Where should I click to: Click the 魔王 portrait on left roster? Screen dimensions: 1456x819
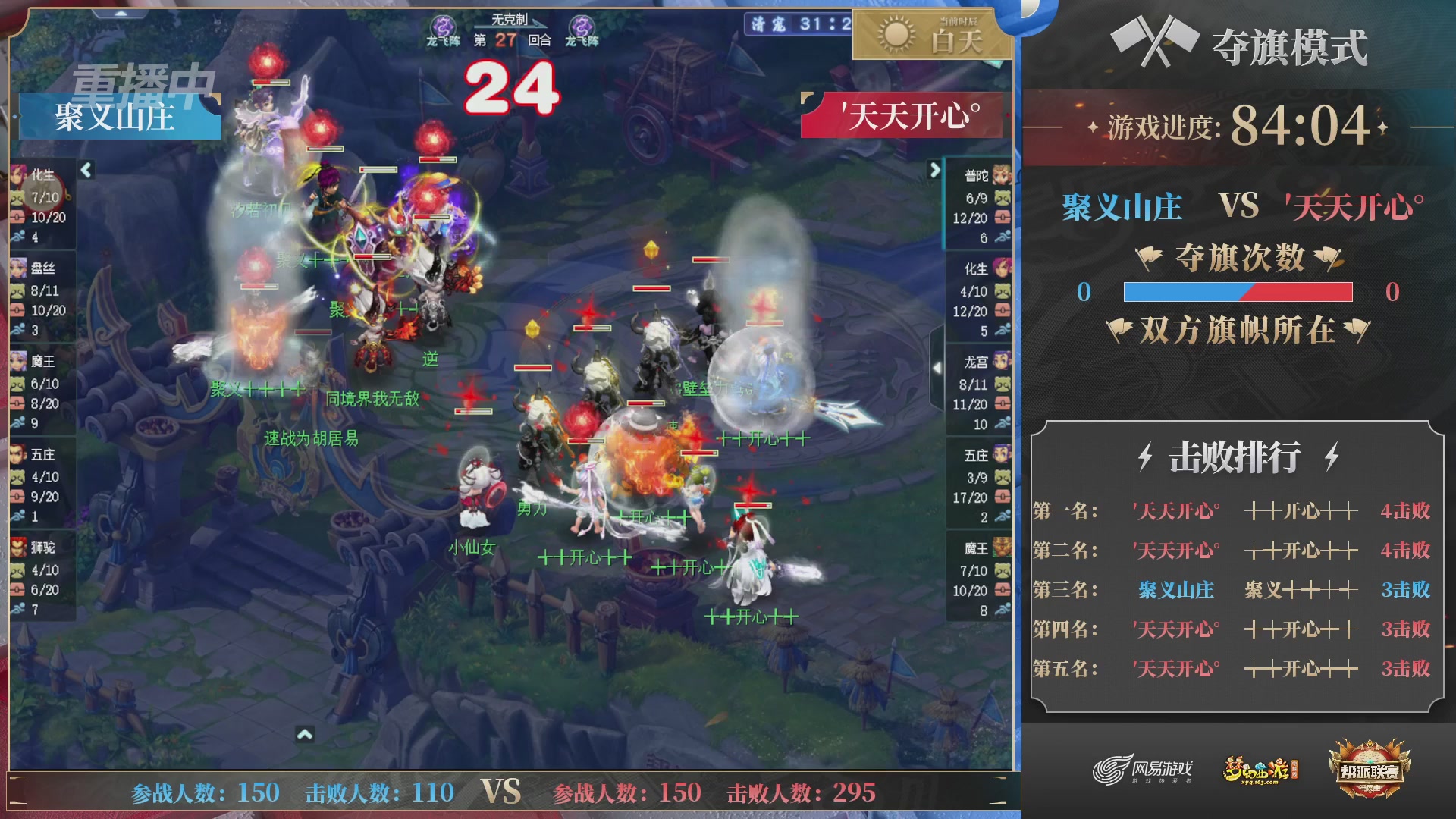pyautogui.click(x=19, y=362)
